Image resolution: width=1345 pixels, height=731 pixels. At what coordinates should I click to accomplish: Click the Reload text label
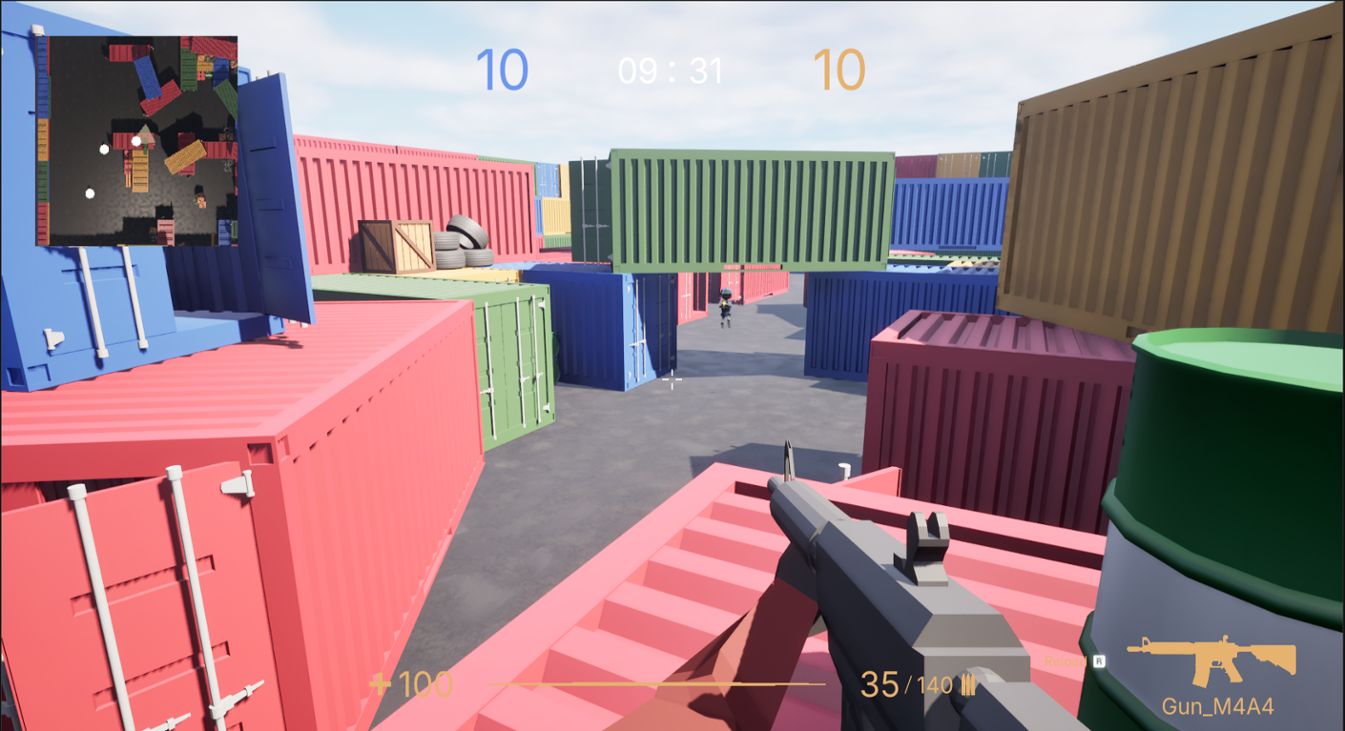click(x=1064, y=661)
